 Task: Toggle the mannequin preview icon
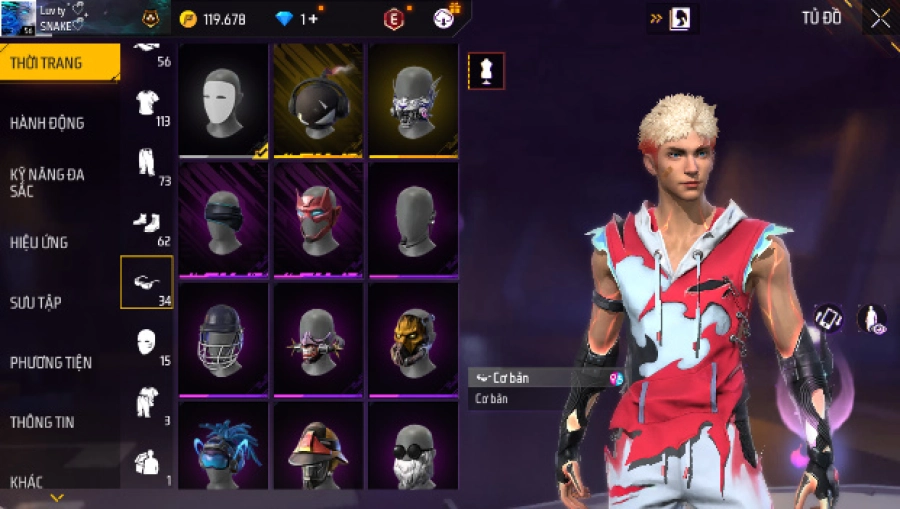coord(486,71)
